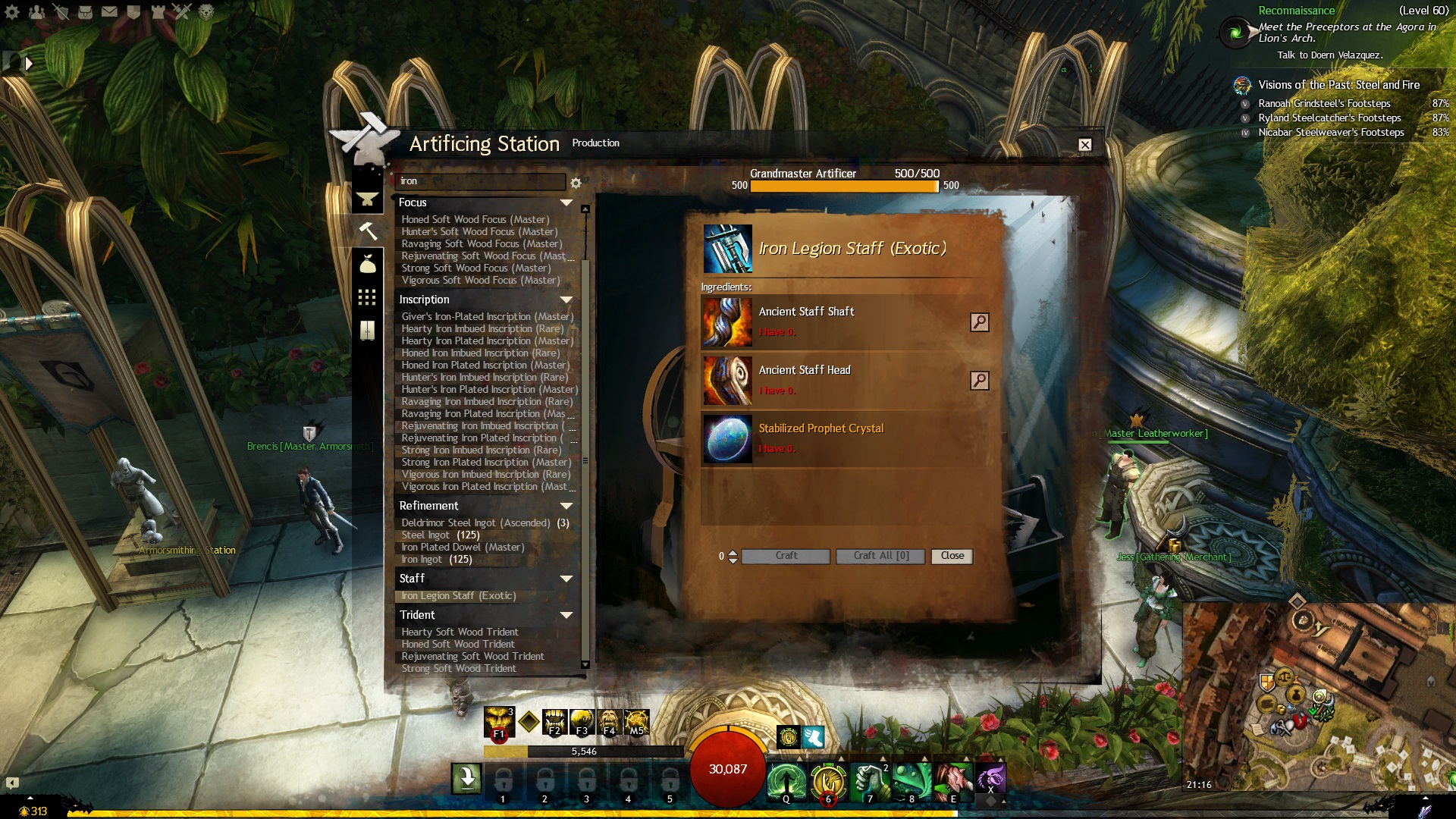Click the Close button in recipe panel
Viewport: 1456px width, 819px height.
click(x=952, y=556)
